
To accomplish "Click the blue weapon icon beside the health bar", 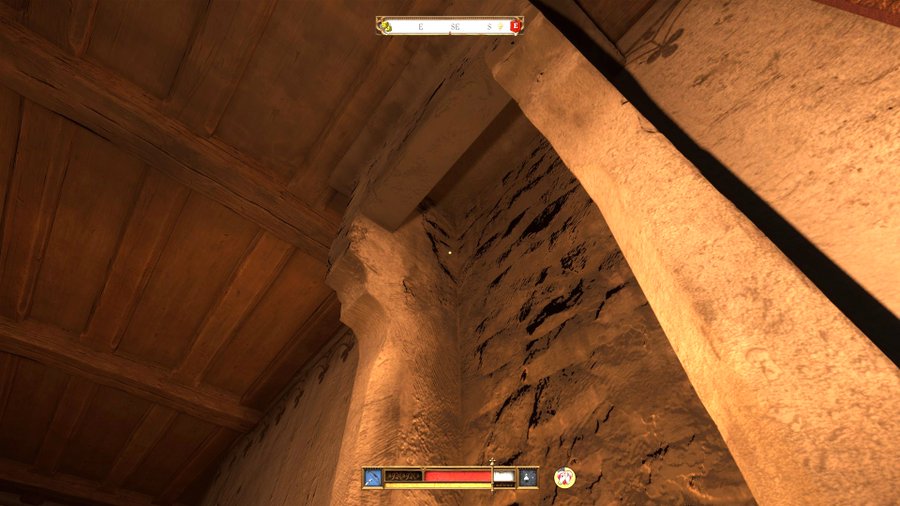I will point(373,477).
